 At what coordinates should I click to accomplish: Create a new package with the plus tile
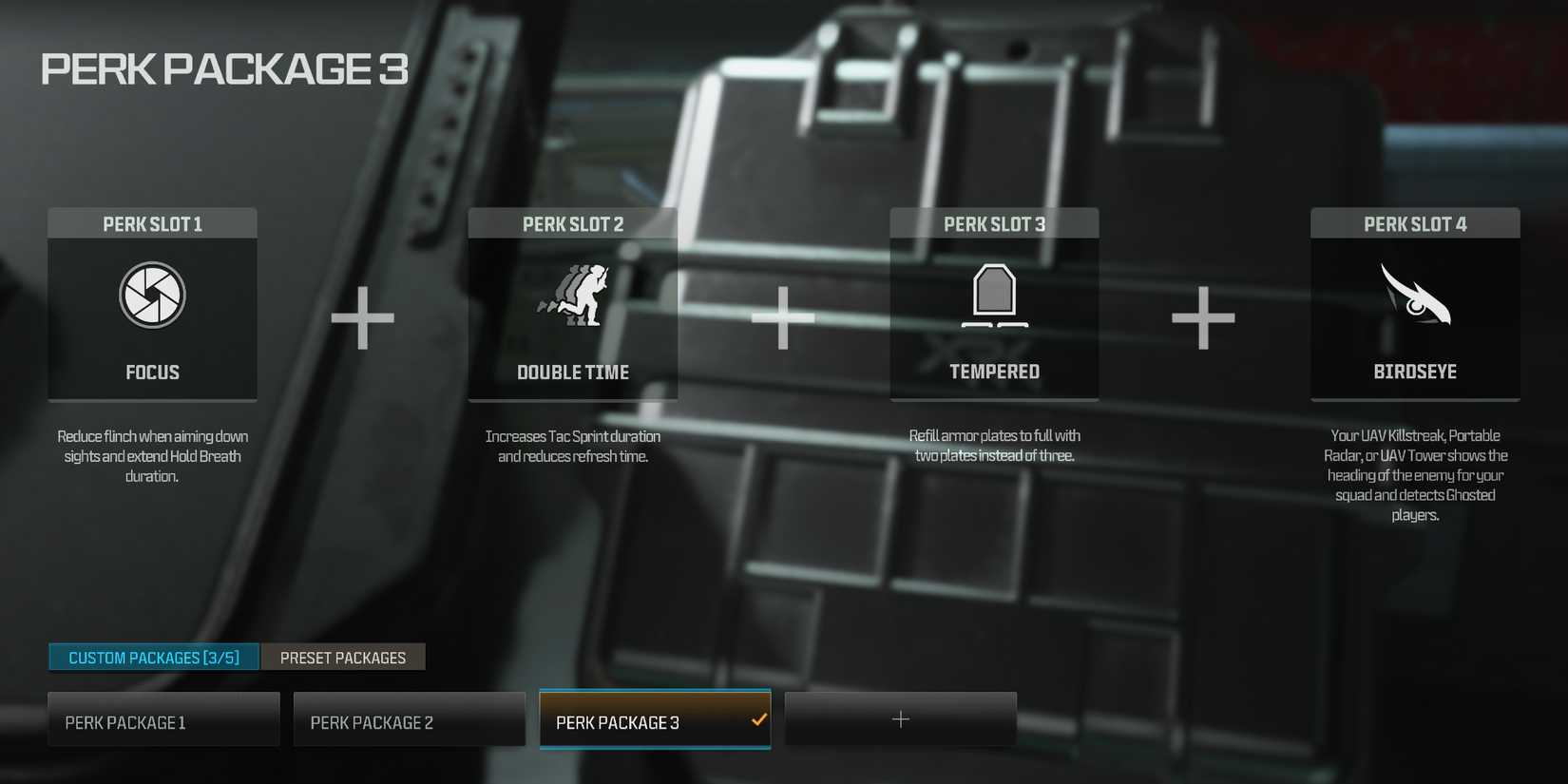(x=900, y=719)
